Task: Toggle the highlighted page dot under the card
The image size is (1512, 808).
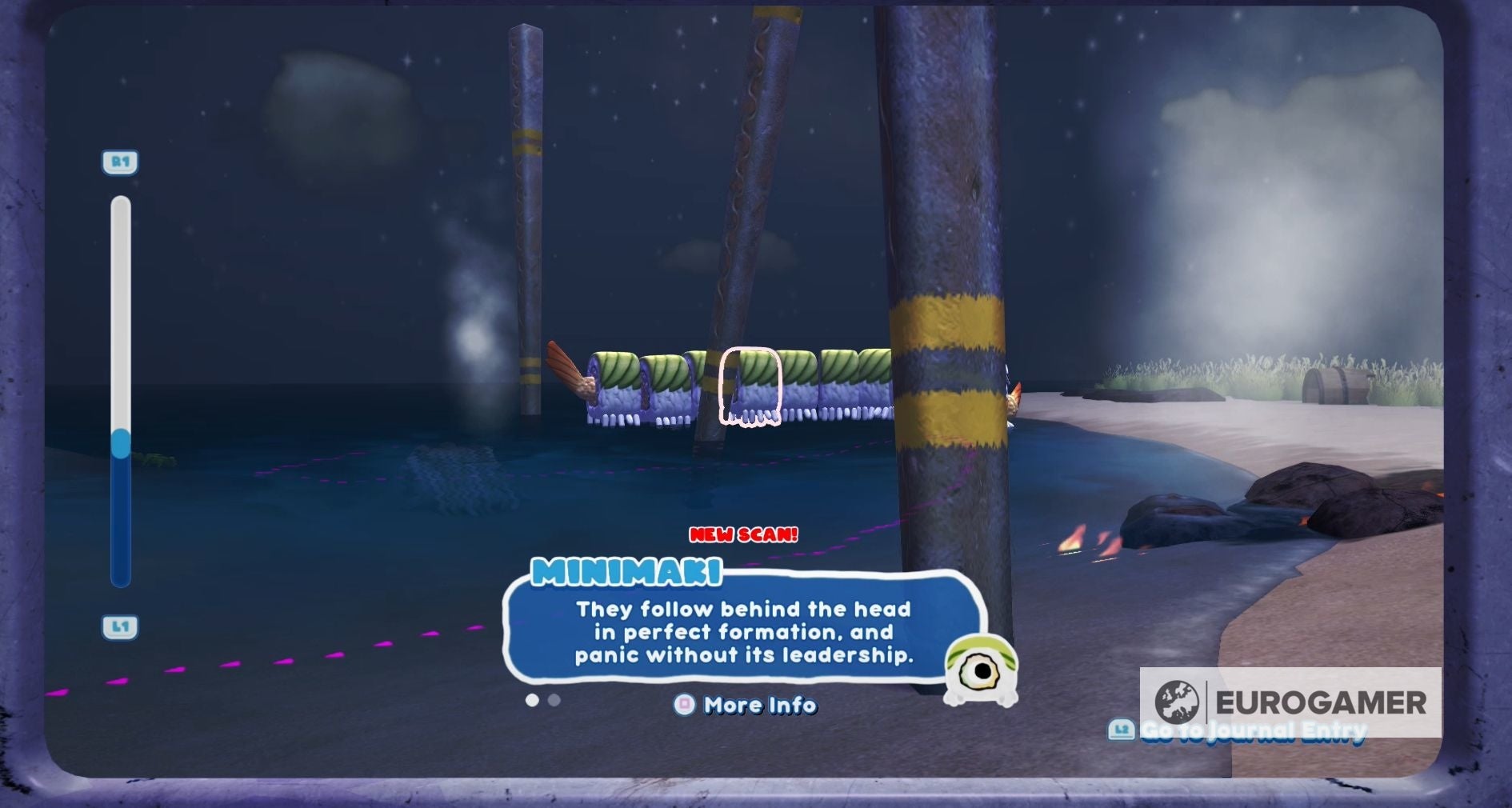Action: pyautogui.click(x=533, y=701)
